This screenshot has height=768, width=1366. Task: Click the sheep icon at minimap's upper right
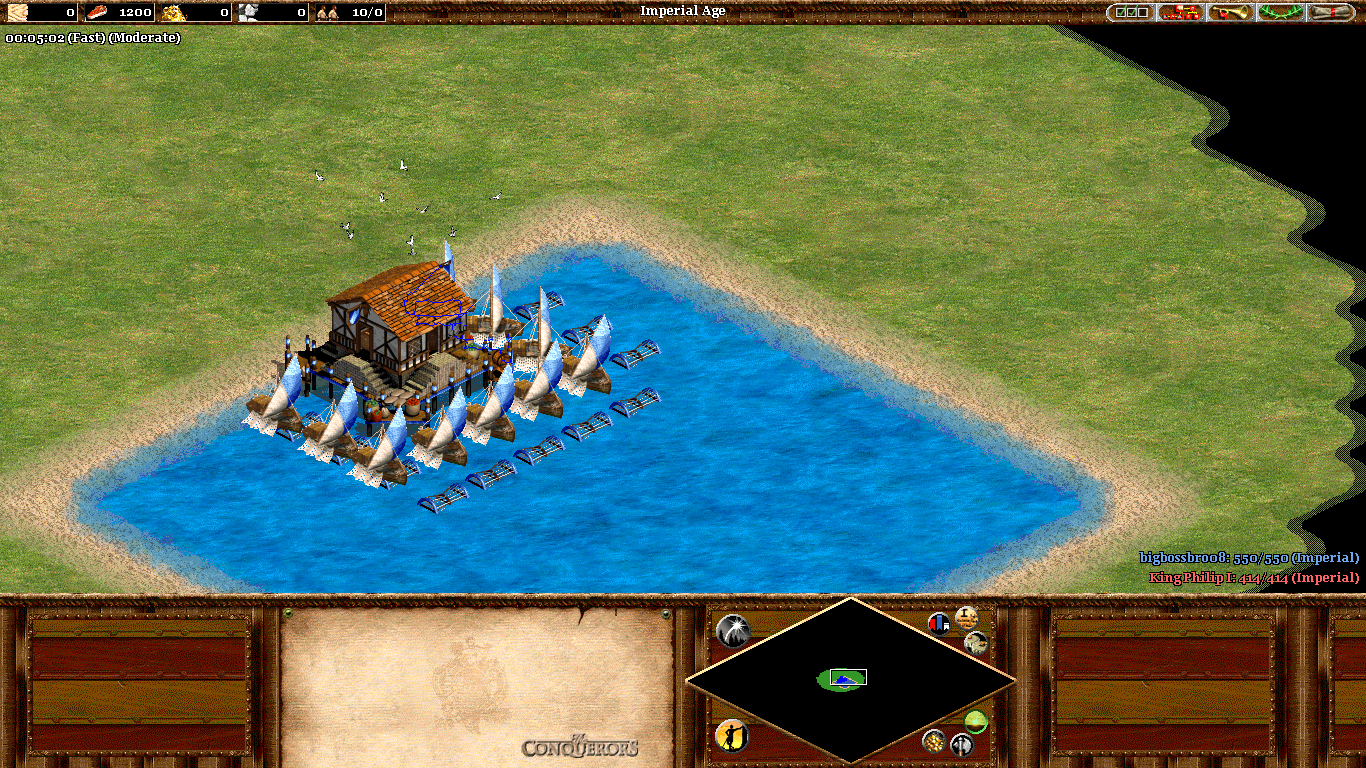point(975,645)
